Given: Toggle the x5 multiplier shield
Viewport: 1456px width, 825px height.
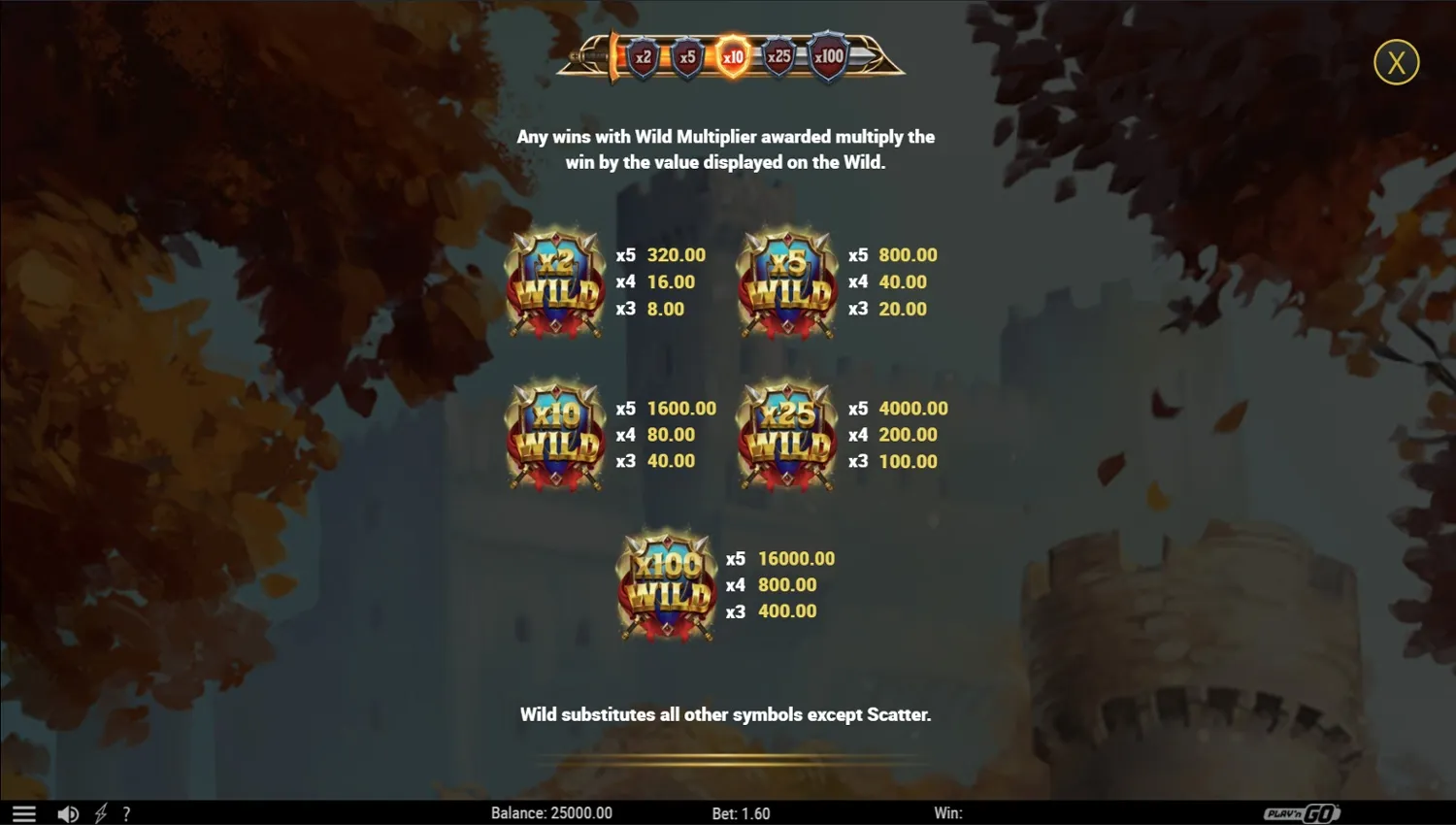Looking at the screenshot, I should [688, 56].
